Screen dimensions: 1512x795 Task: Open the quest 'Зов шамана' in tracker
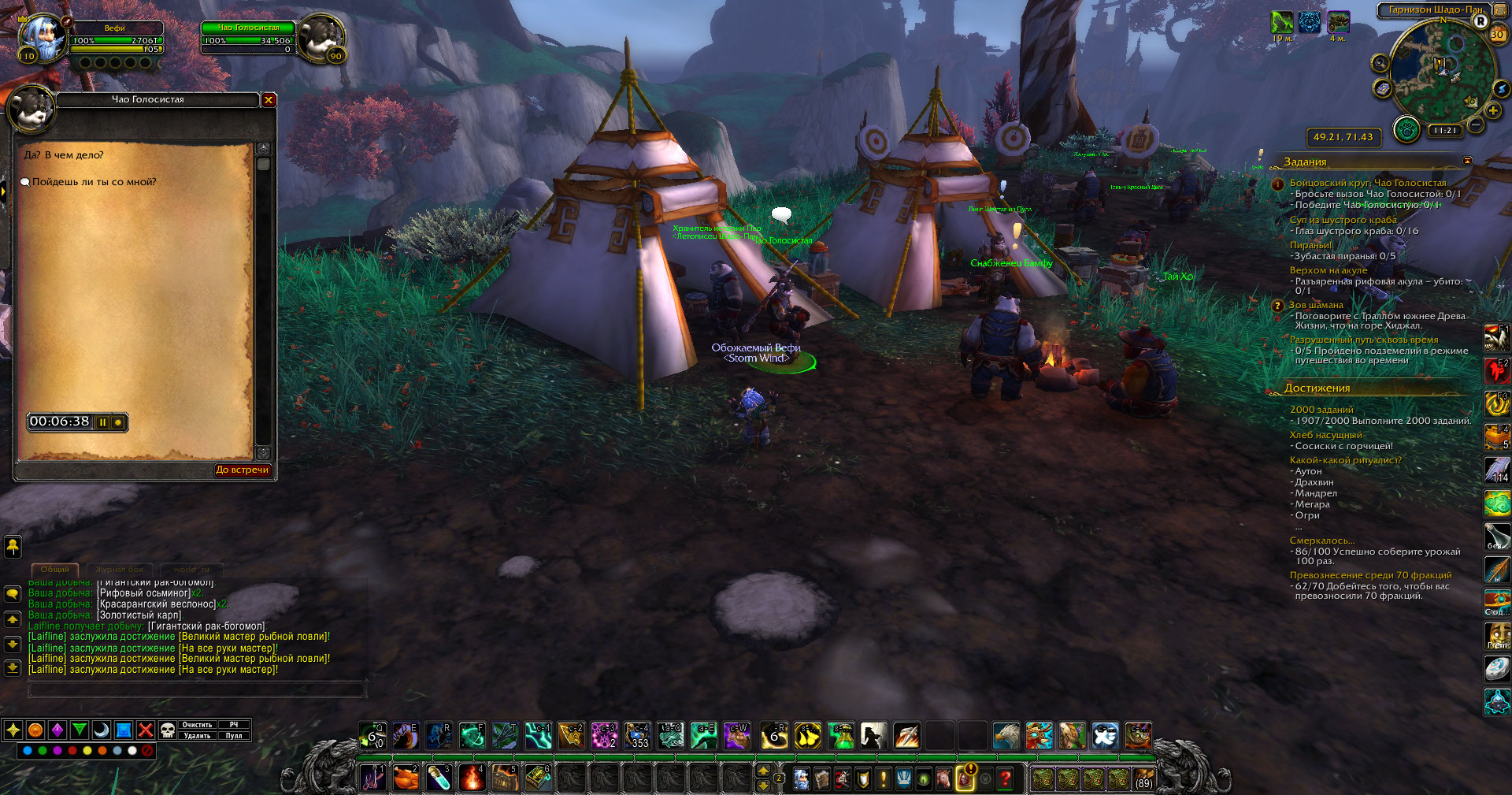point(1316,306)
